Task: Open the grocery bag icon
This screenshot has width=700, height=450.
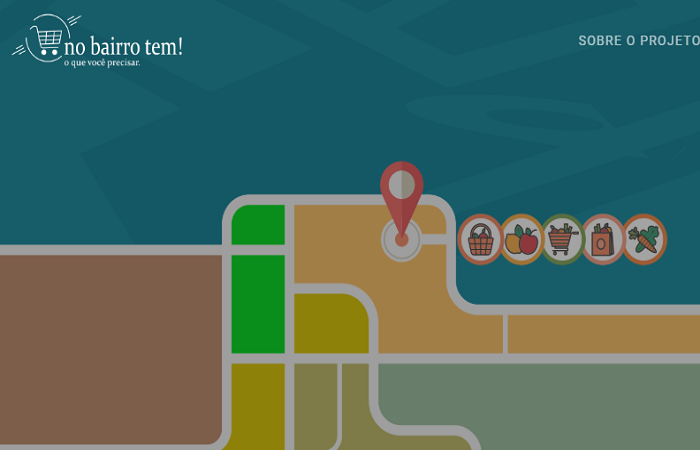Action: (x=603, y=240)
